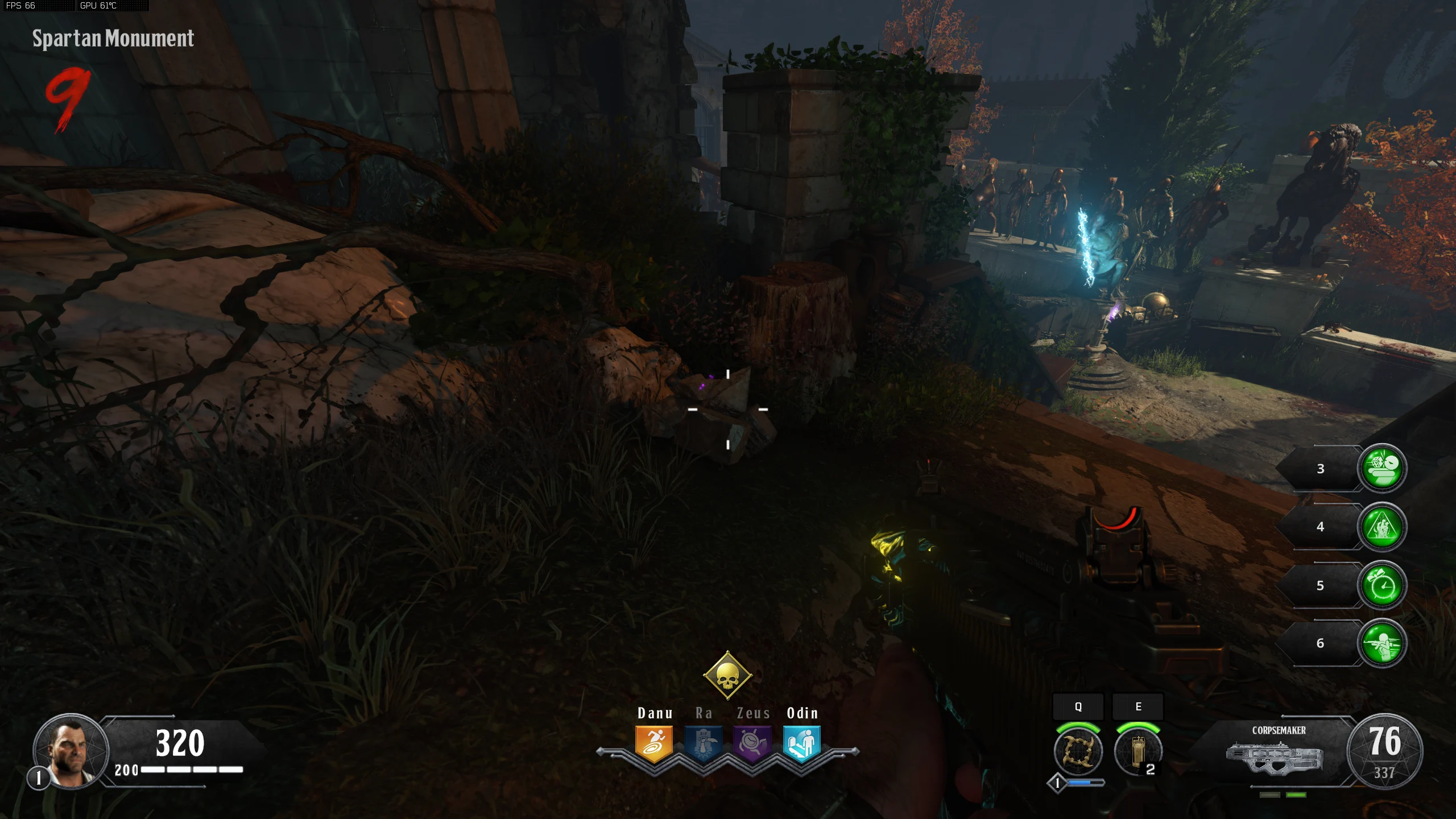This screenshot has height=819, width=1456.
Task: Click the golden skull diamond icon
Action: 727,676
